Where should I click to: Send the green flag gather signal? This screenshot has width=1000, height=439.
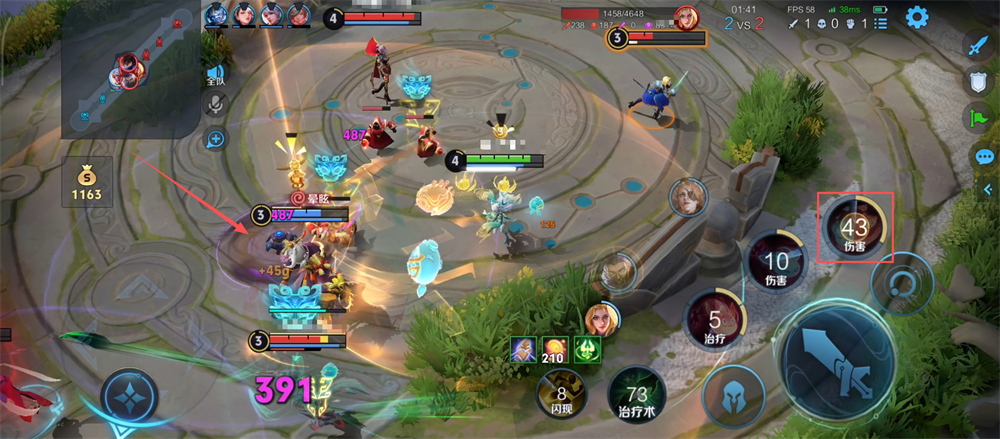coord(978,118)
